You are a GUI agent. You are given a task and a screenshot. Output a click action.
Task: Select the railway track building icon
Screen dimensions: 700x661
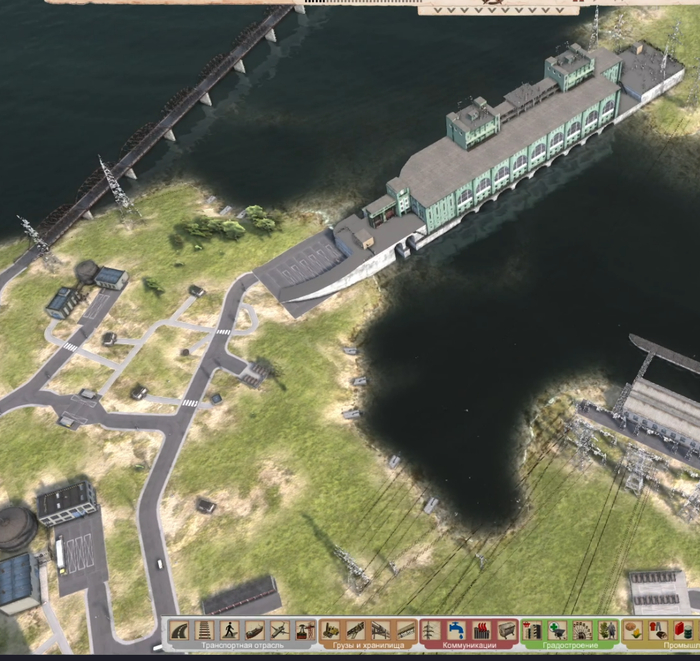tap(205, 630)
